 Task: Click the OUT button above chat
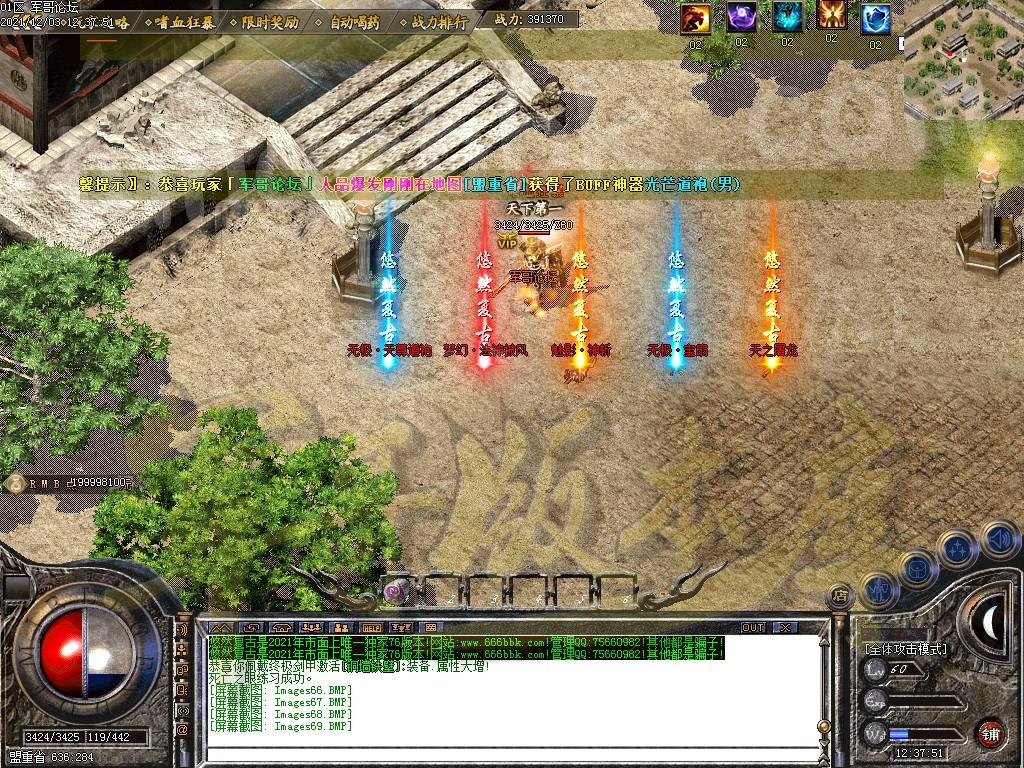click(x=753, y=628)
